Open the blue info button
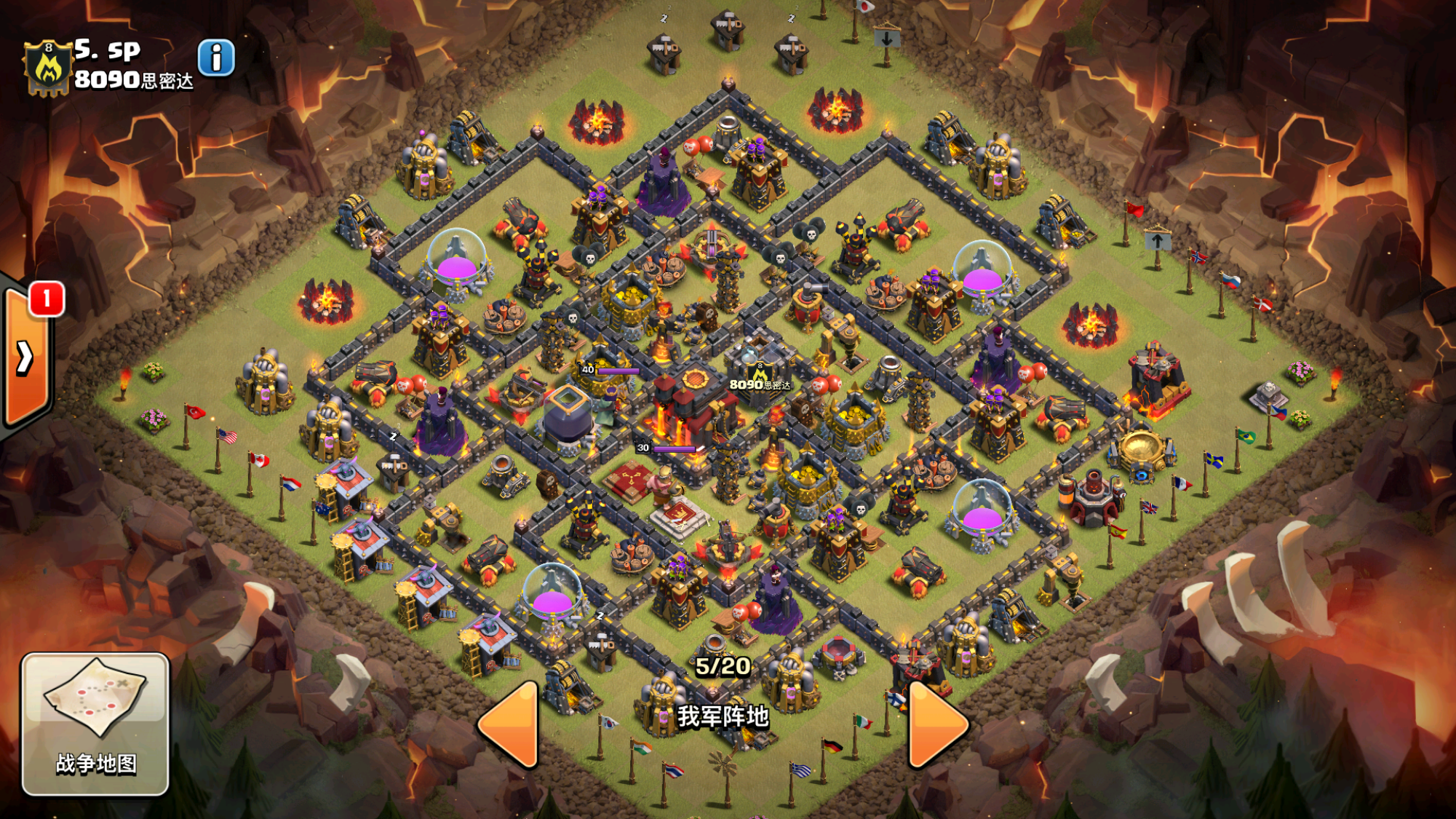Image resolution: width=1456 pixels, height=819 pixels. point(216,58)
